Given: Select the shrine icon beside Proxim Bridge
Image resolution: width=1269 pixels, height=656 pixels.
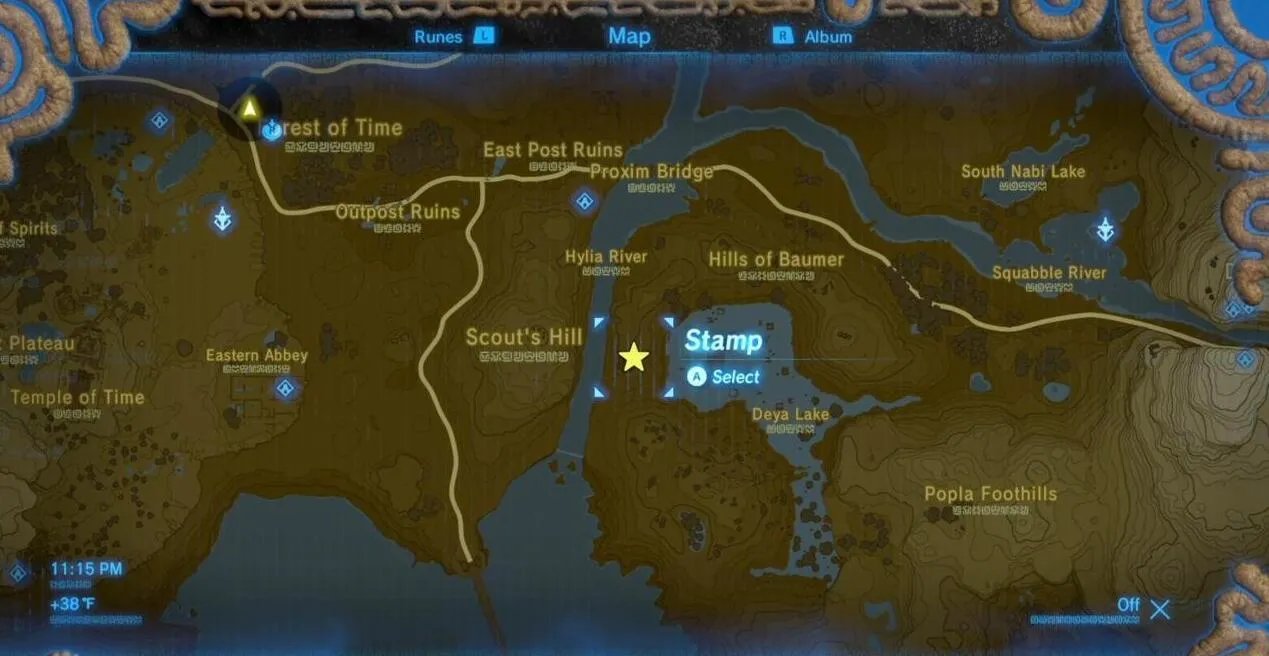Looking at the screenshot, I should 584,201.
